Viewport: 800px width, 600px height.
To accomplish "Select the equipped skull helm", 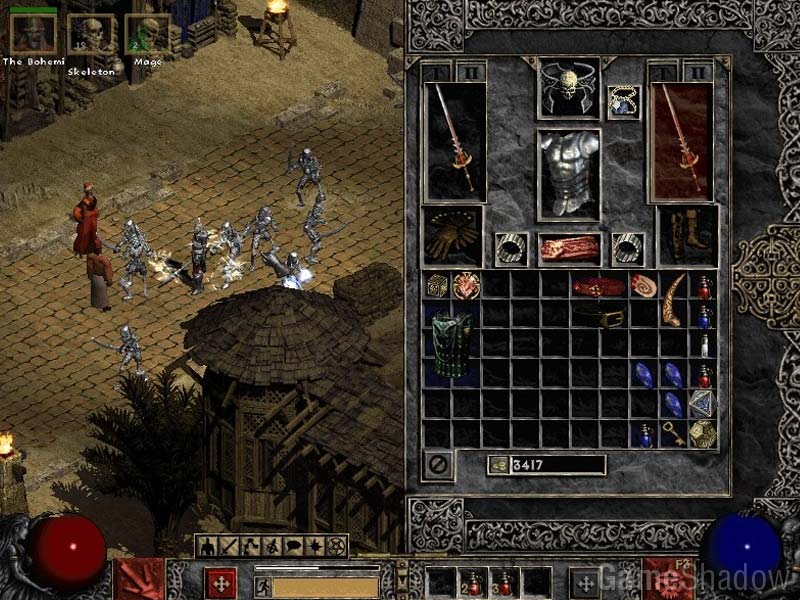I will pos(569,88).
